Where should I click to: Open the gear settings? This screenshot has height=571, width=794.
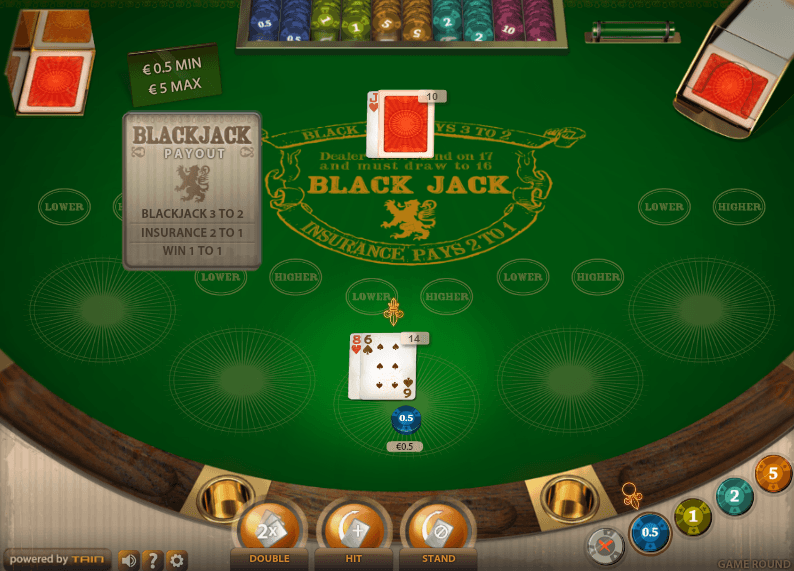coord(177,560)
